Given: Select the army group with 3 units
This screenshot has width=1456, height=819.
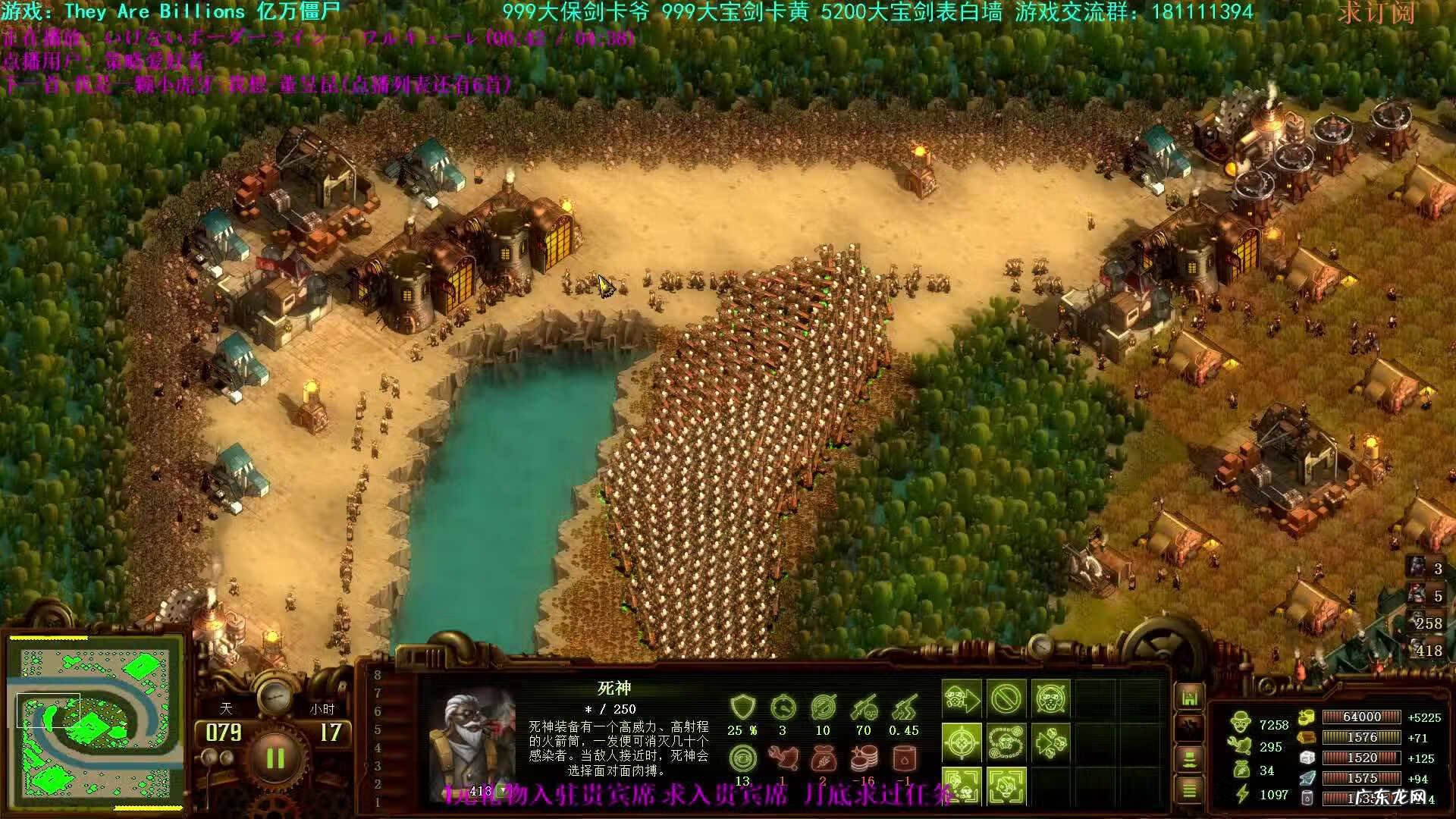Looking at the screenshot, I should pyautogui.click(x=1426, y=567).
